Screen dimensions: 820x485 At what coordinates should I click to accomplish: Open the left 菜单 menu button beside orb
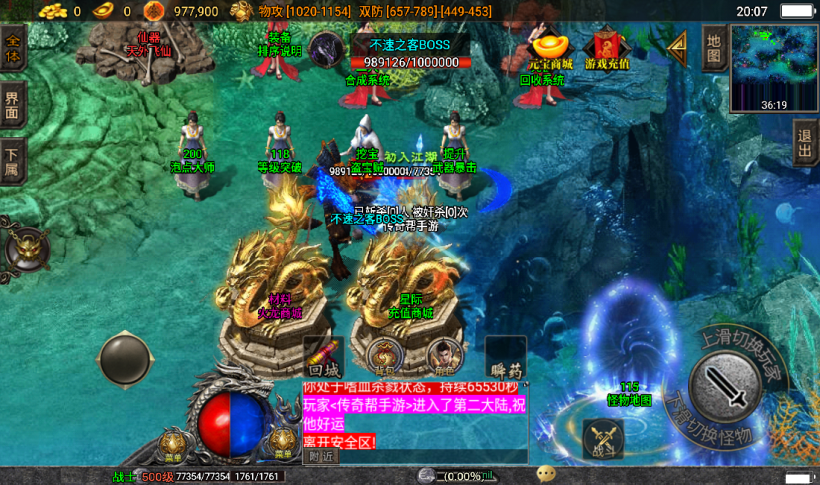pyautogui.click(x=175, y=443)
